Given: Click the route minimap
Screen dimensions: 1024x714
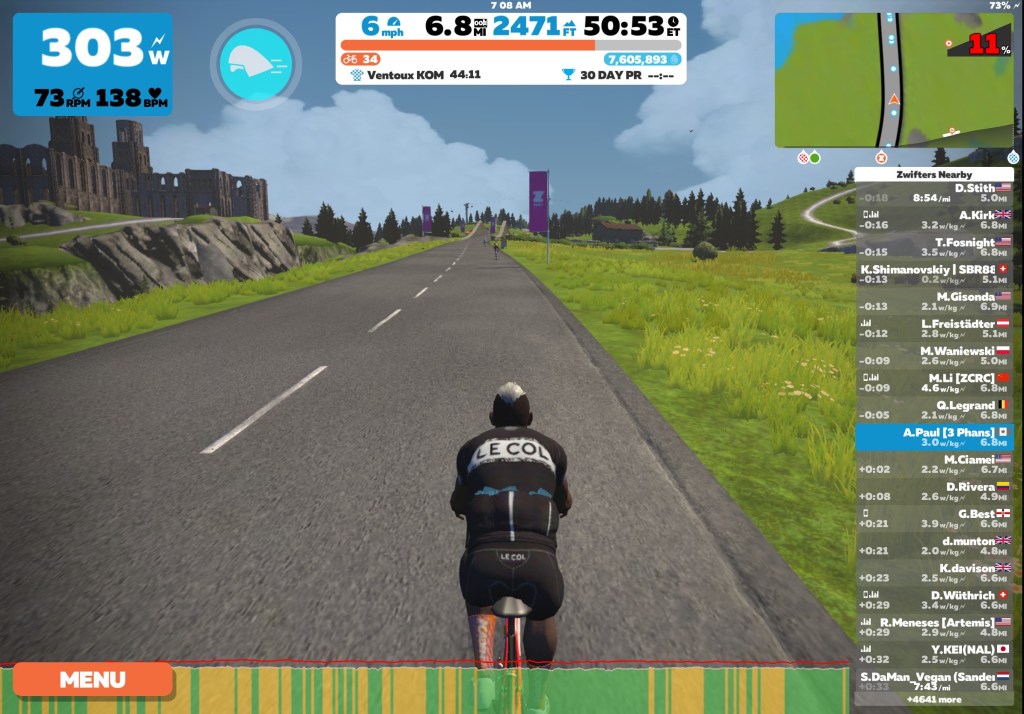Looking at the screenshot, I should click(x=893, y=80).
